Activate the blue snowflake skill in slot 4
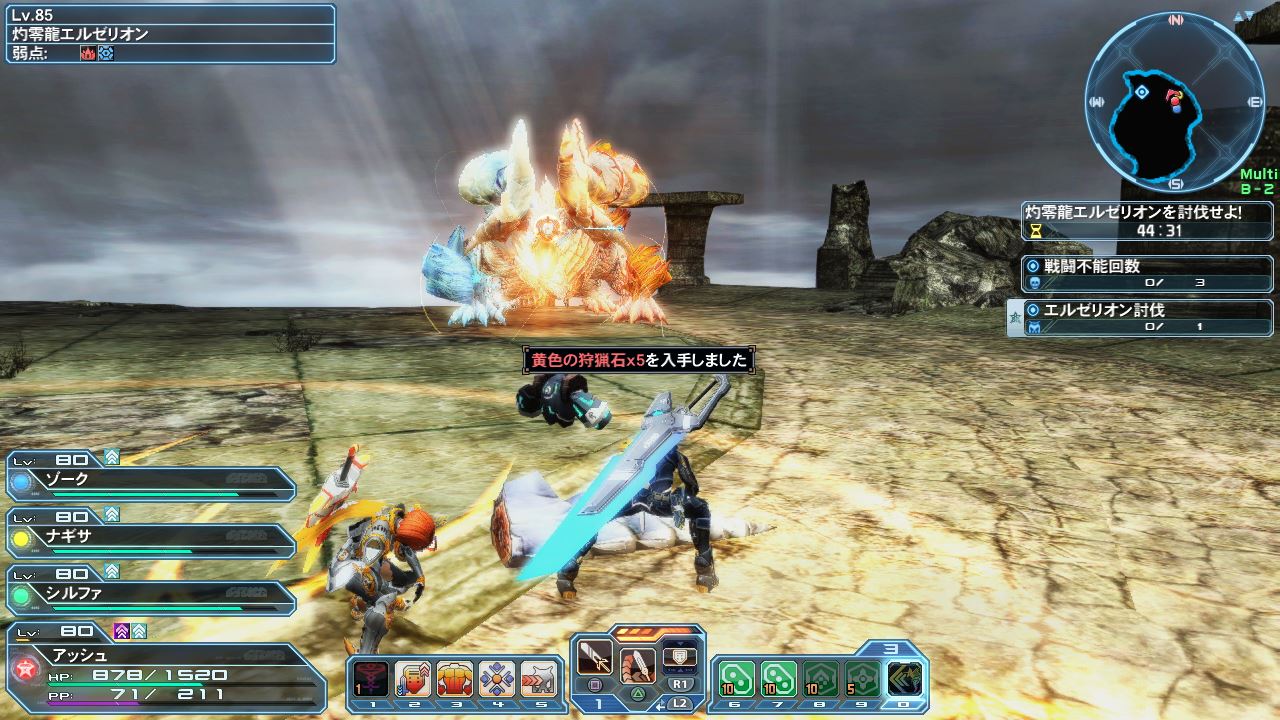Screen dimensions: 1280x720 [x=497, y=679]
